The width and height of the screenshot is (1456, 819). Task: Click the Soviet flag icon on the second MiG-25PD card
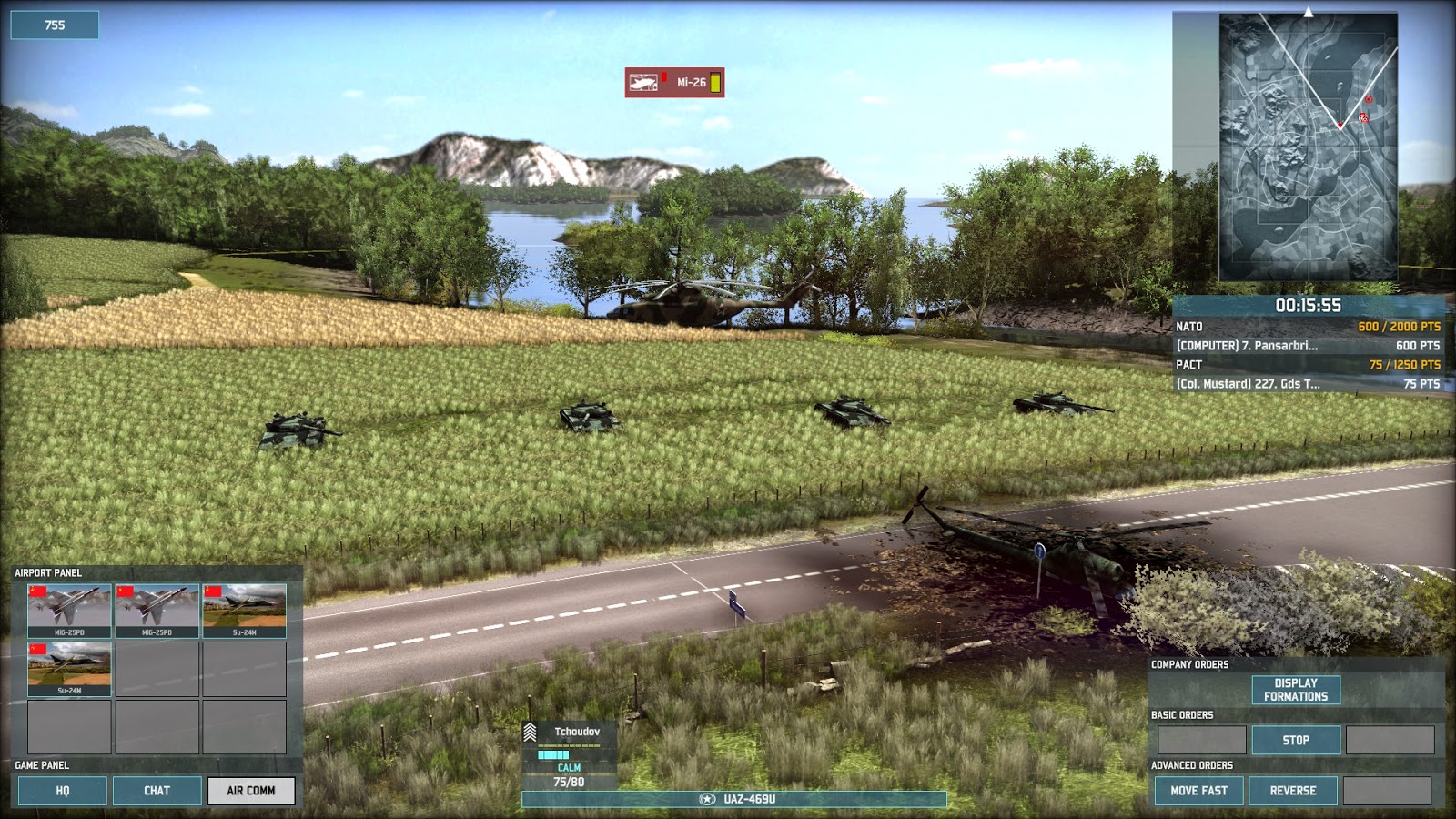126,593
